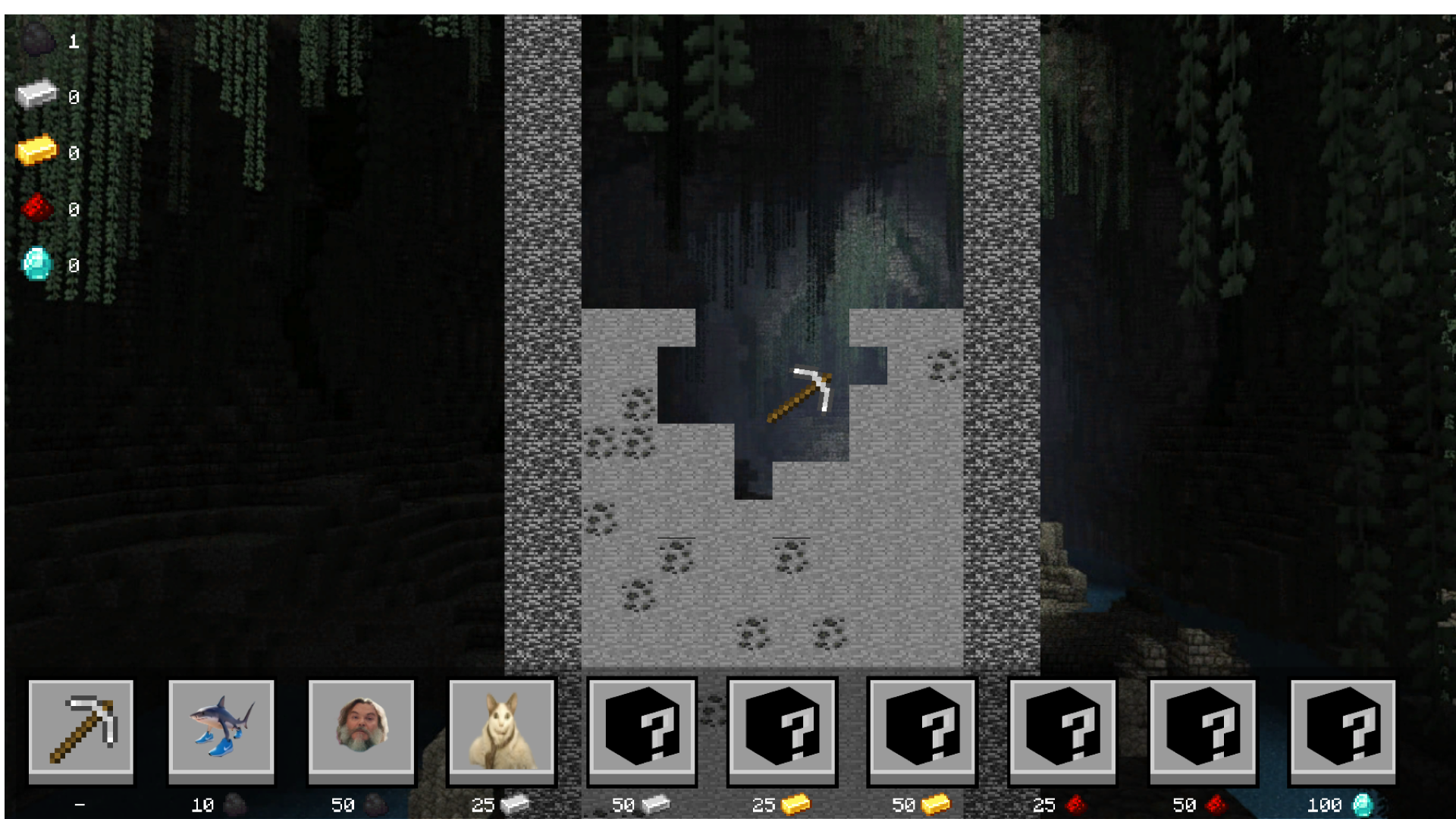Purchase the bearded face upgrade for 50 coal
Viewport: 1456px width, 819px height.
click(361, 730)
